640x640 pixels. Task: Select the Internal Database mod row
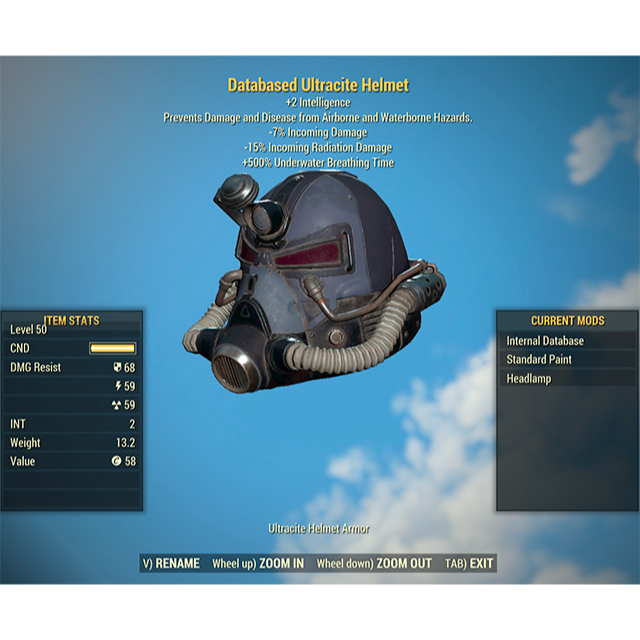coord(567,341)
